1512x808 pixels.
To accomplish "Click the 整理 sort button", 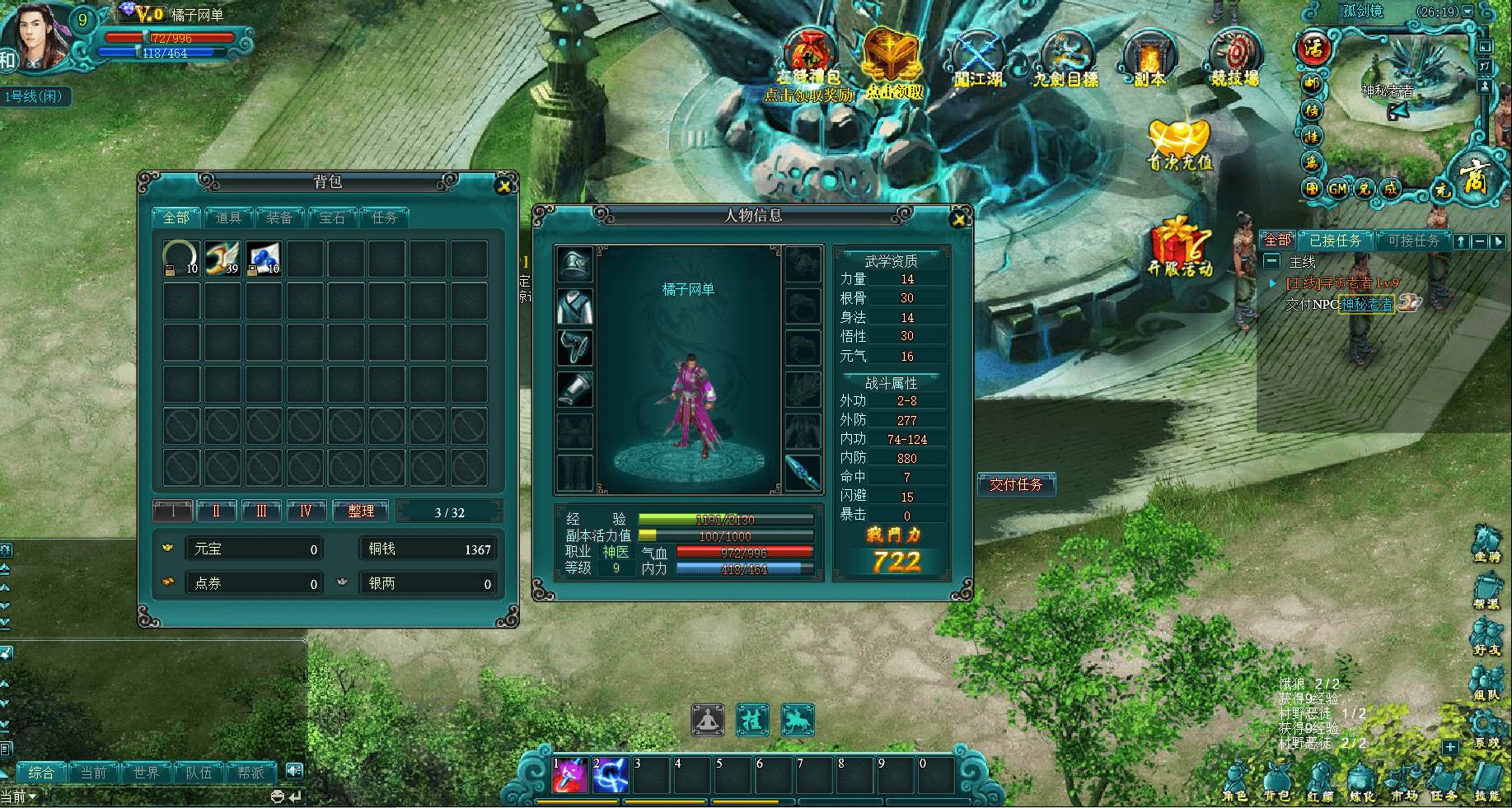I will 361,511.
